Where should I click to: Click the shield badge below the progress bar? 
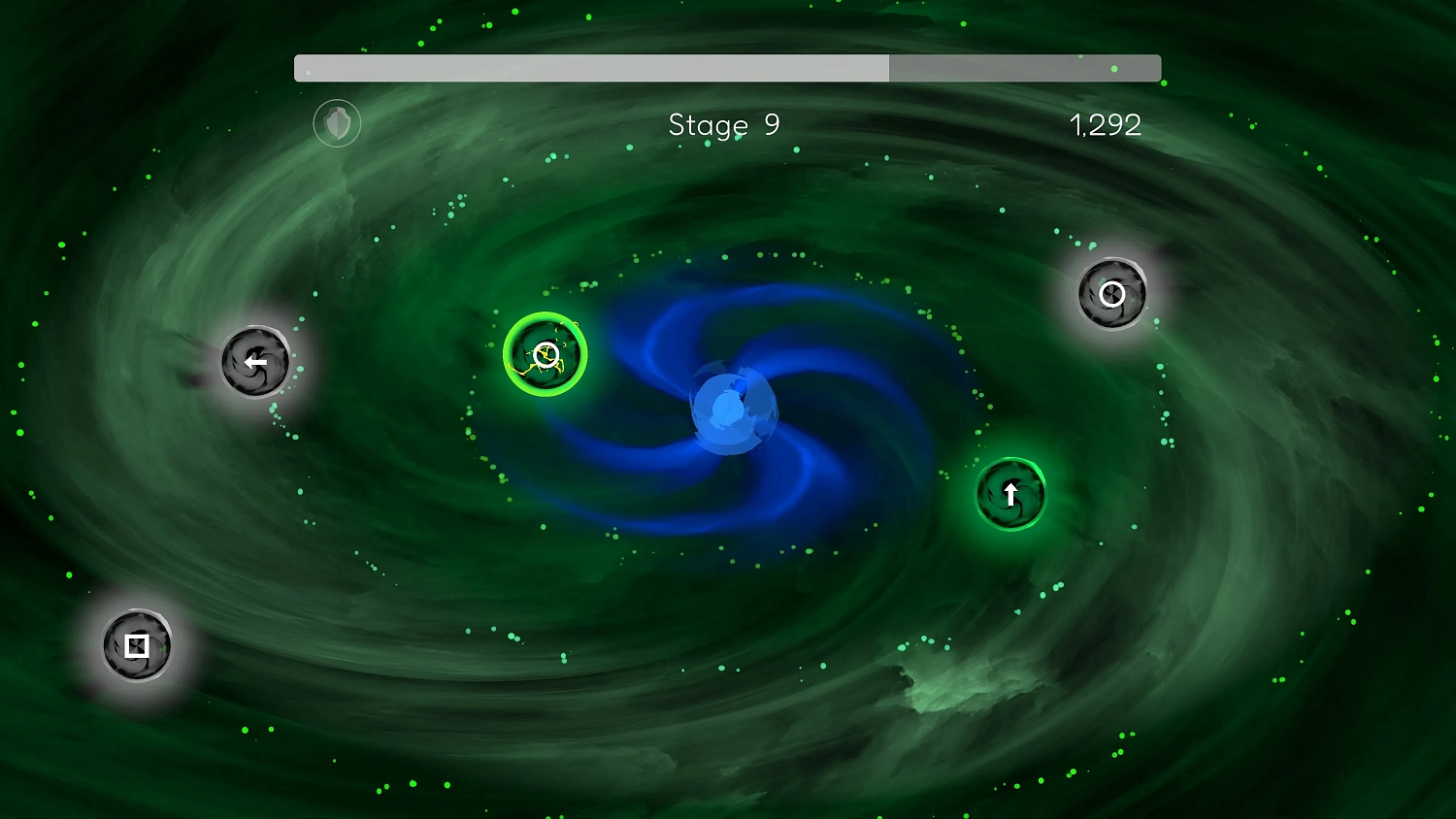coord(337,123)
